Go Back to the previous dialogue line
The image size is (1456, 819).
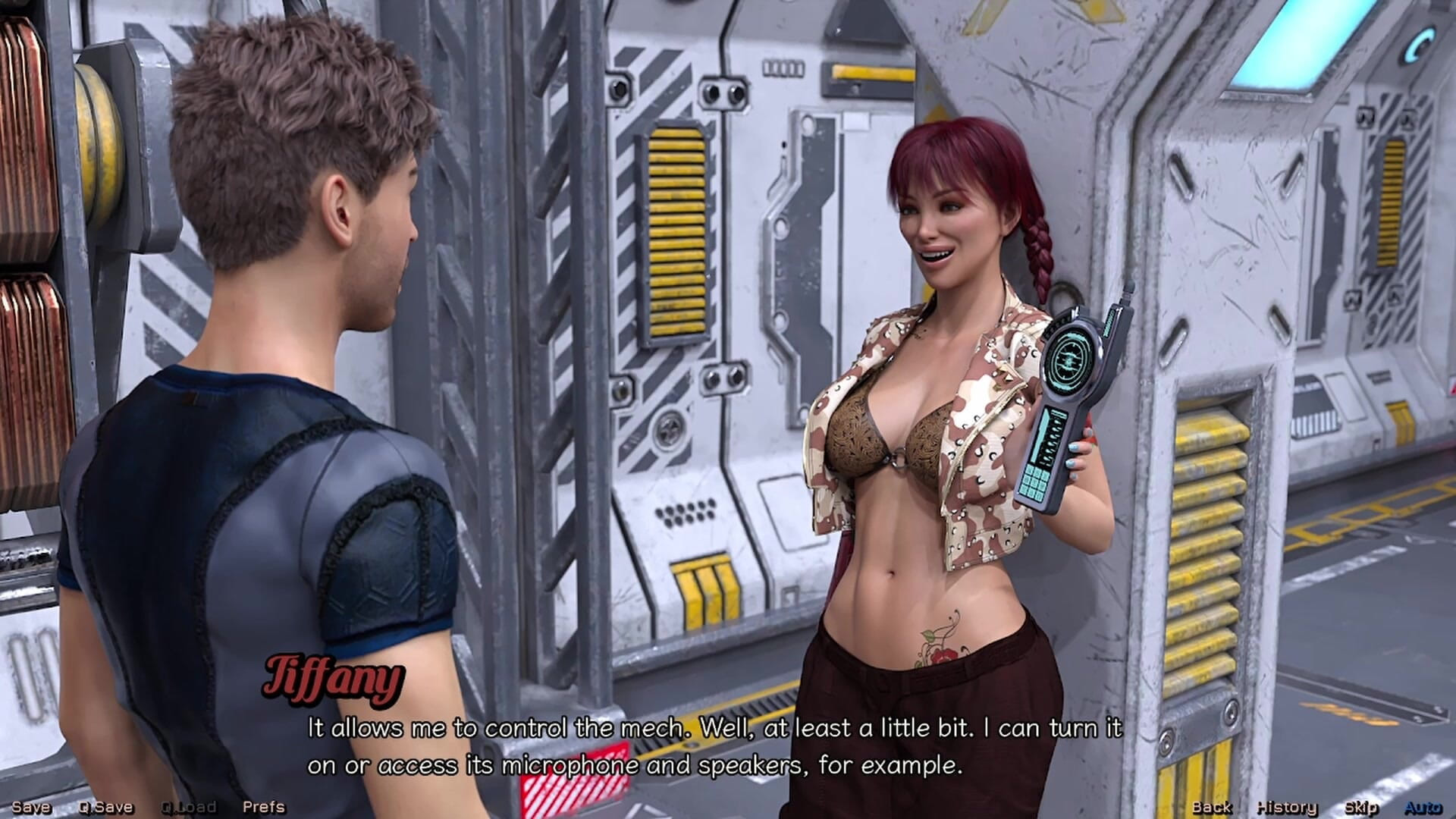click(1211, 808)
